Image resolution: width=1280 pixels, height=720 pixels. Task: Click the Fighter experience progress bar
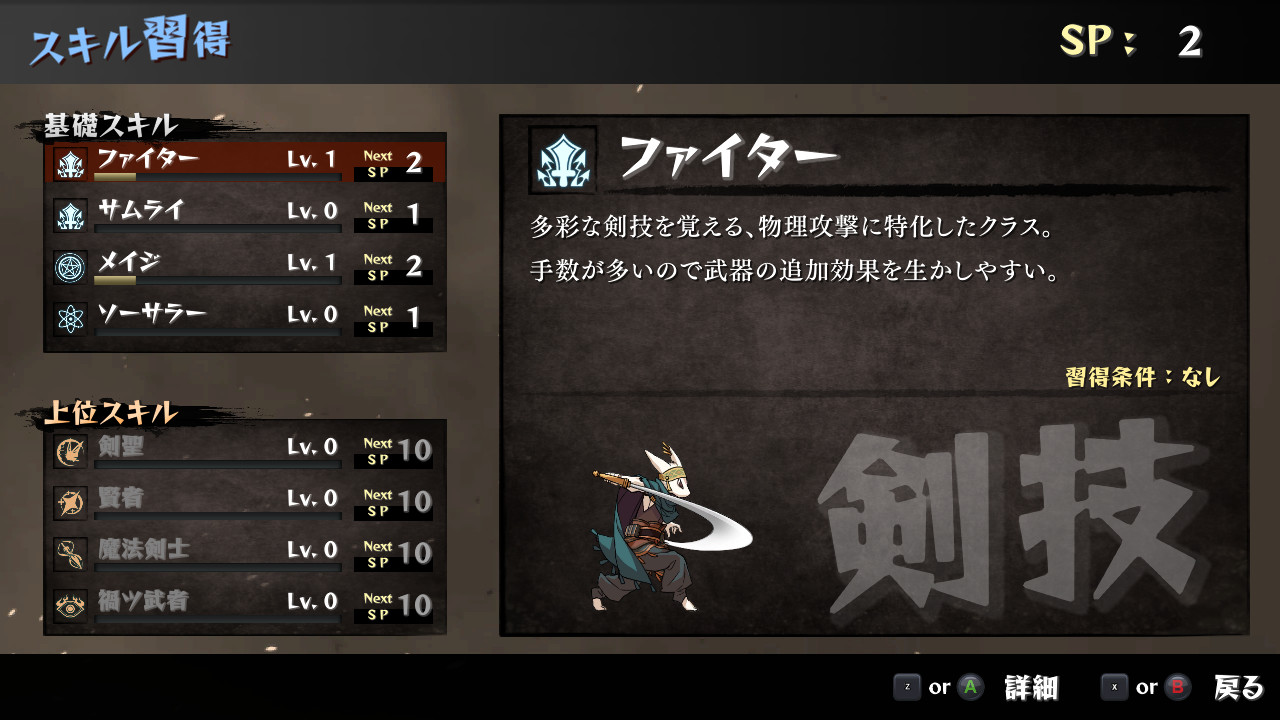point(218,174)
